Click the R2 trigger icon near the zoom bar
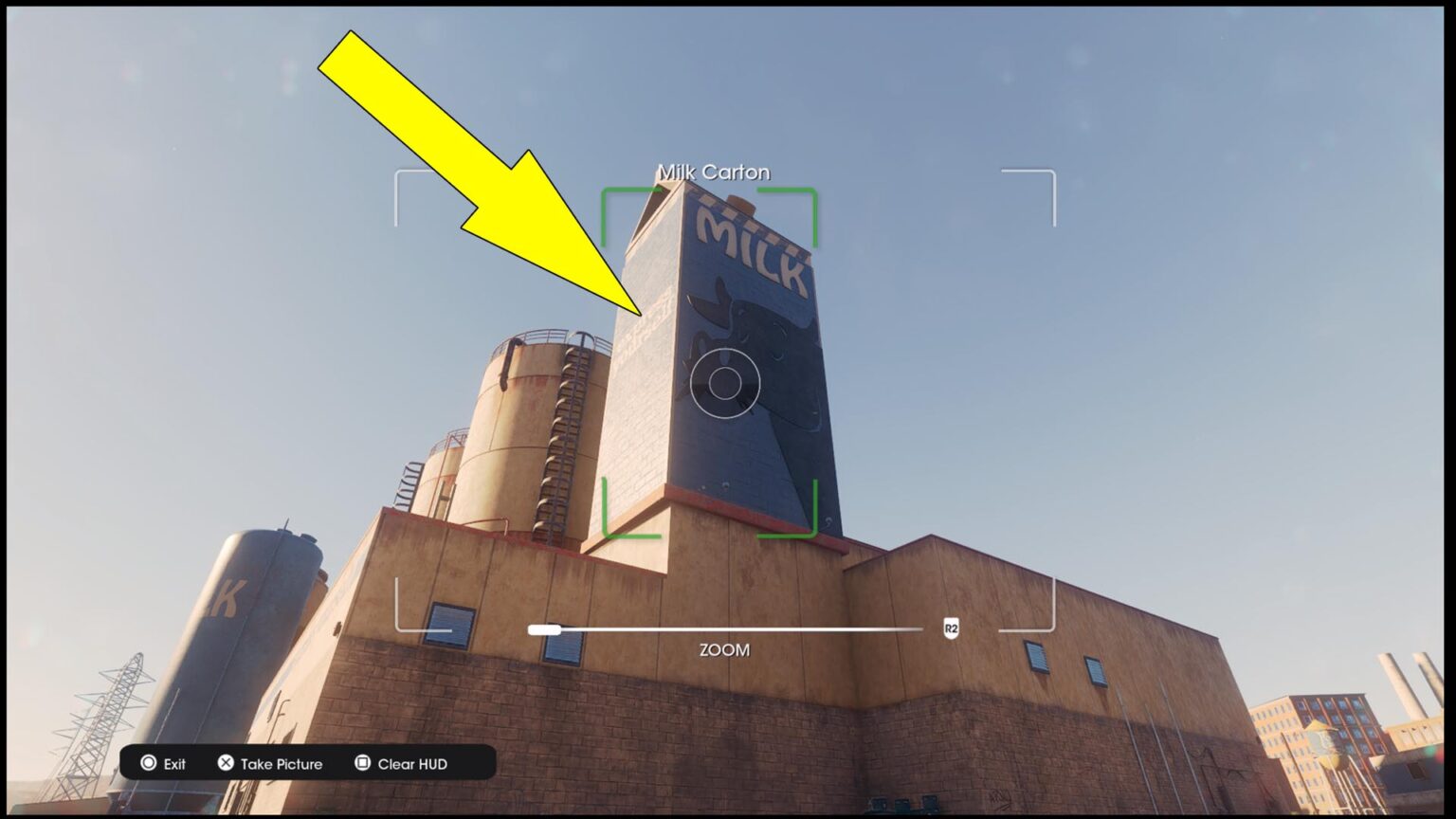The height and width of the screenshot is (819, 1456). click(x=950, y=628)
